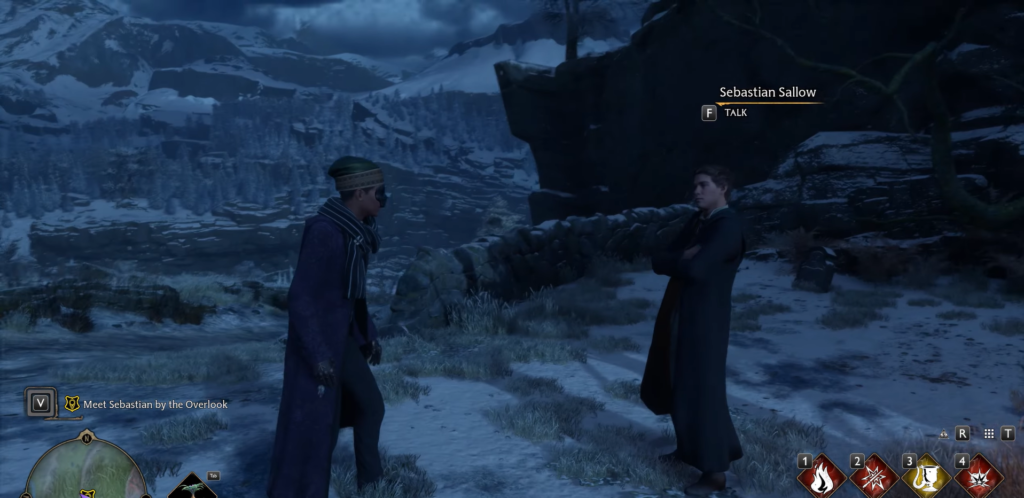The width and height of the screenshot is (1024, 498).
Task: Click the Revelio icon near the spell bar
Action: coord(945,434)
